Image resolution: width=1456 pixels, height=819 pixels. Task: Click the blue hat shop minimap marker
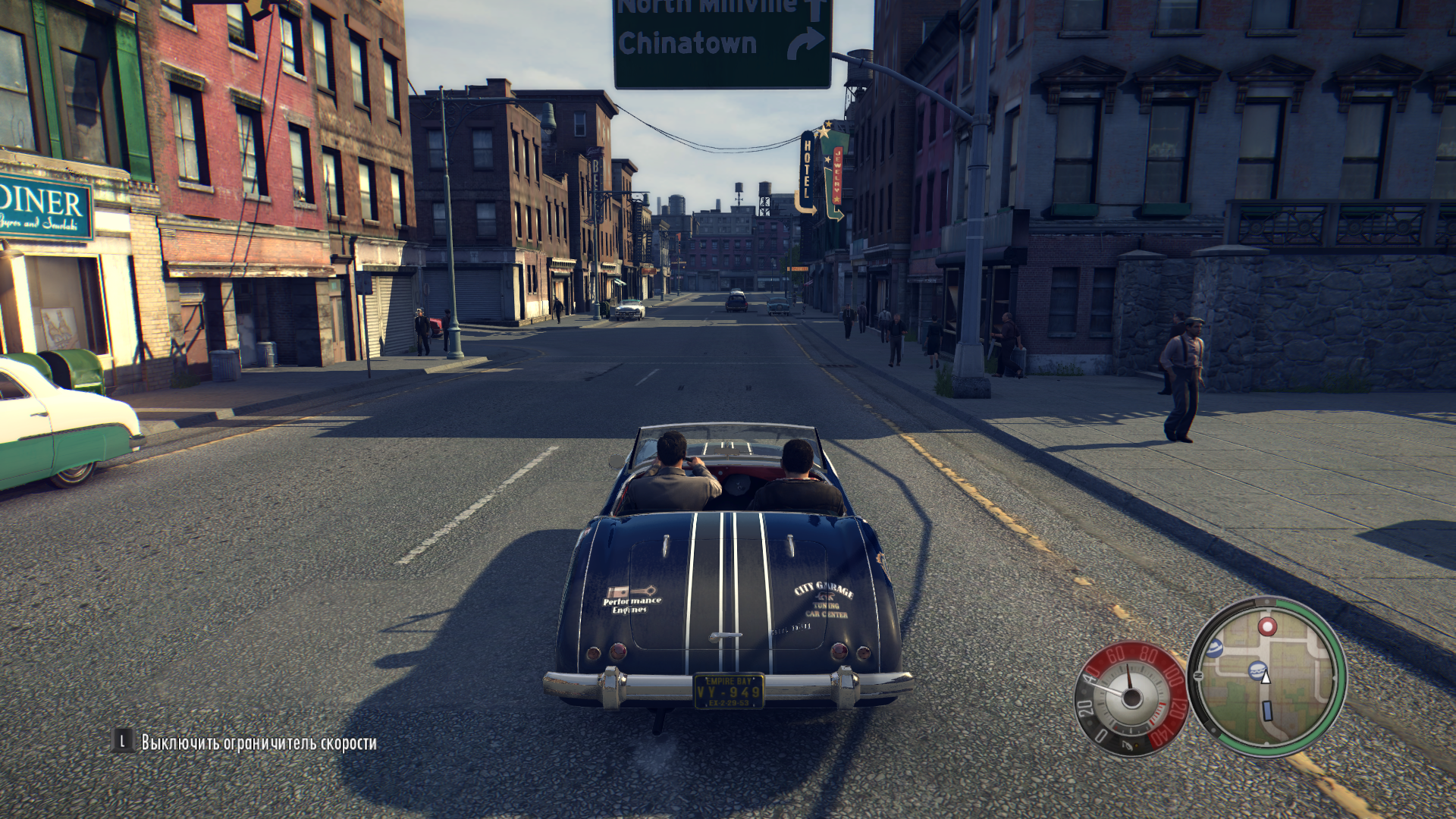pos(1215,648)
